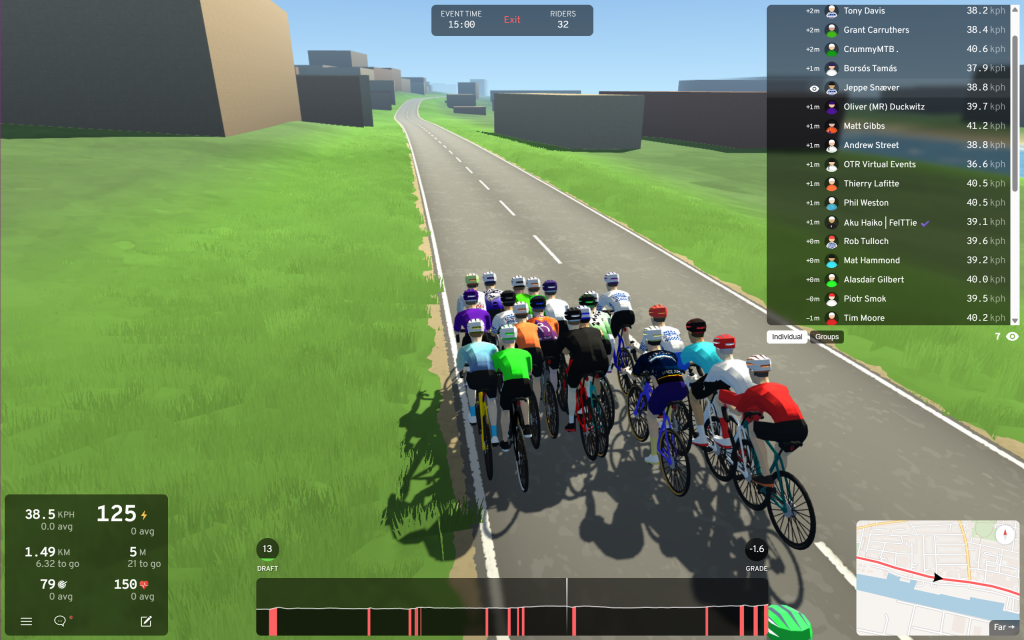Image resolution: width=1024 pixels, height=640 pixels.
Task: Change the minimap Far zoom setting
Action: click(x=1004, y=628)
